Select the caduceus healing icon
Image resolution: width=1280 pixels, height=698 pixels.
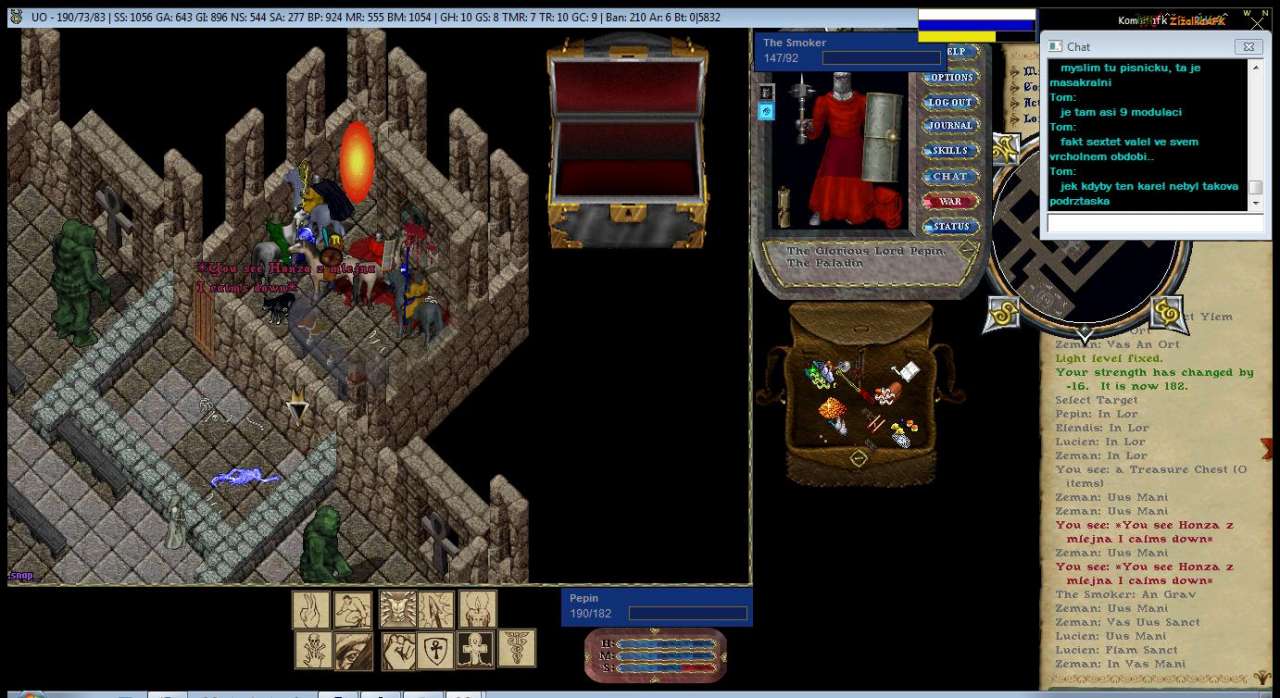pos(517,648)
